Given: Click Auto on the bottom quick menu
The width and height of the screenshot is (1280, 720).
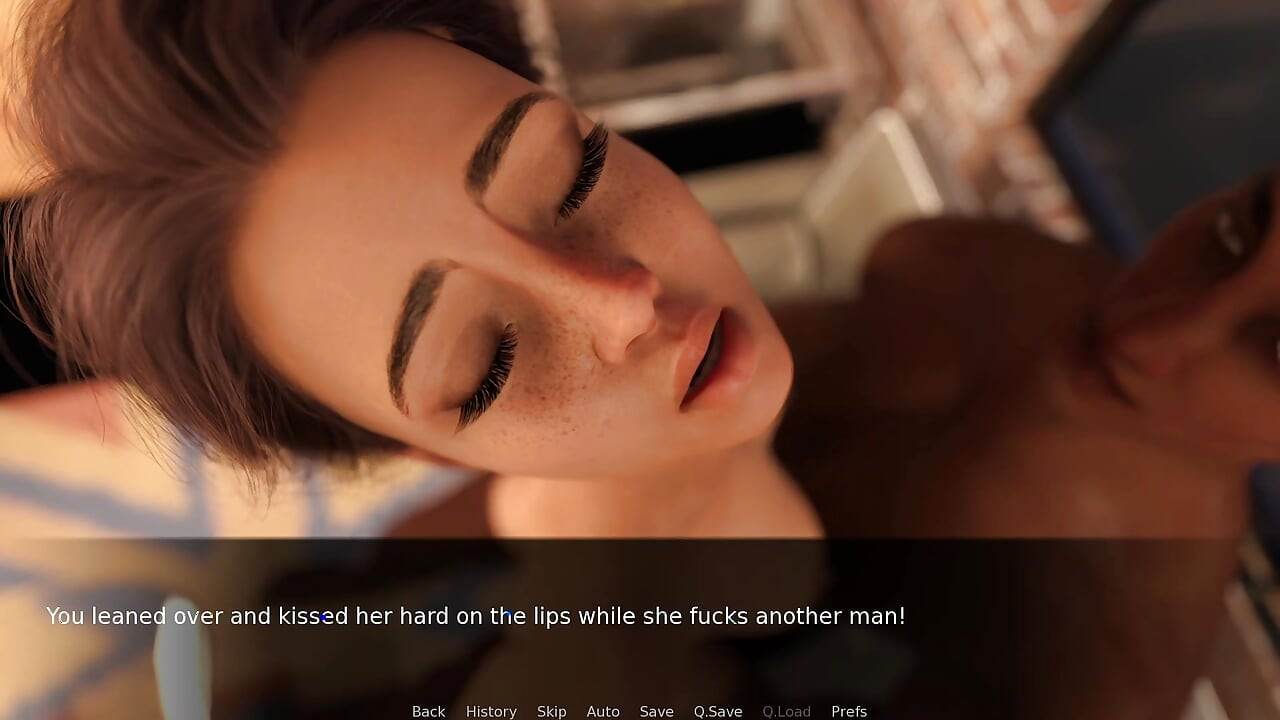Looking at the screenshot, I should coord(603,711).
